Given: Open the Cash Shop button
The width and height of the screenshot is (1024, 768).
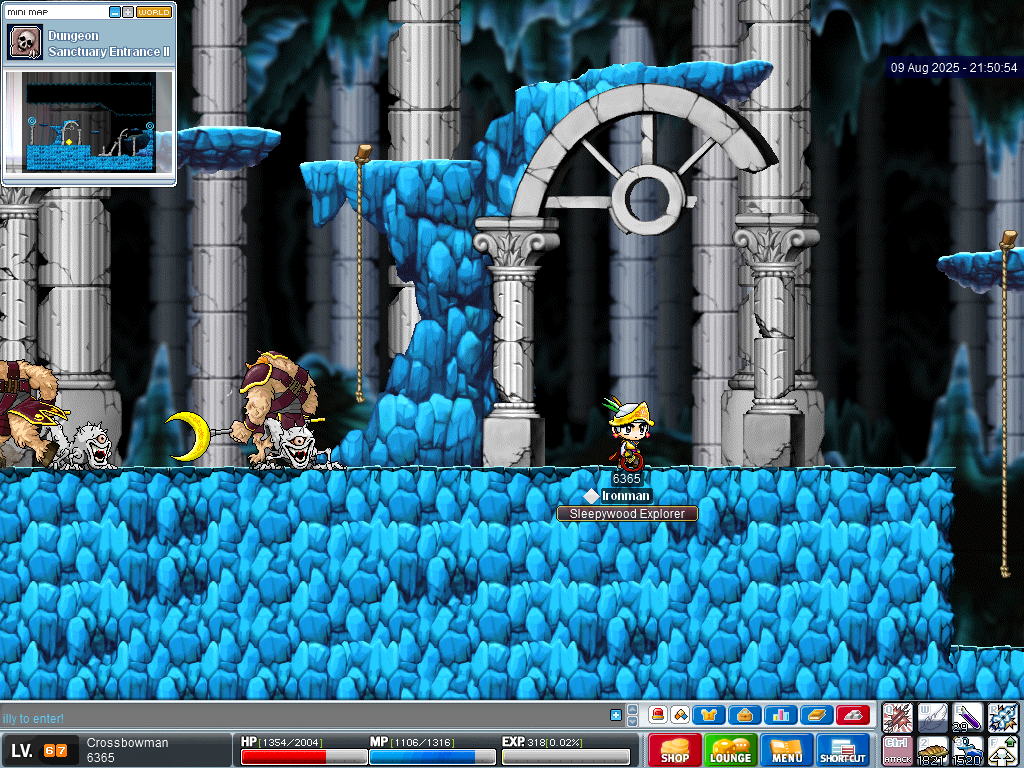Looking at the screenshot, I should tap(675, 751).
